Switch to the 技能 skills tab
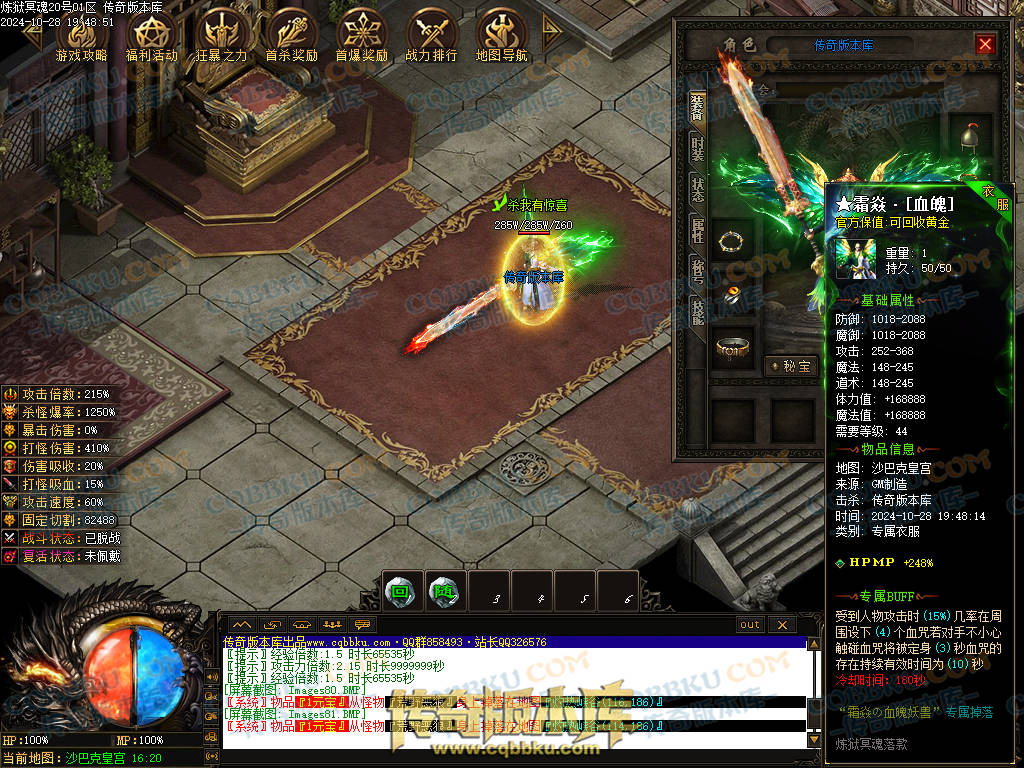Image resolution: width=1024 pixels, height=768 pixels. (x=698, y=312)
